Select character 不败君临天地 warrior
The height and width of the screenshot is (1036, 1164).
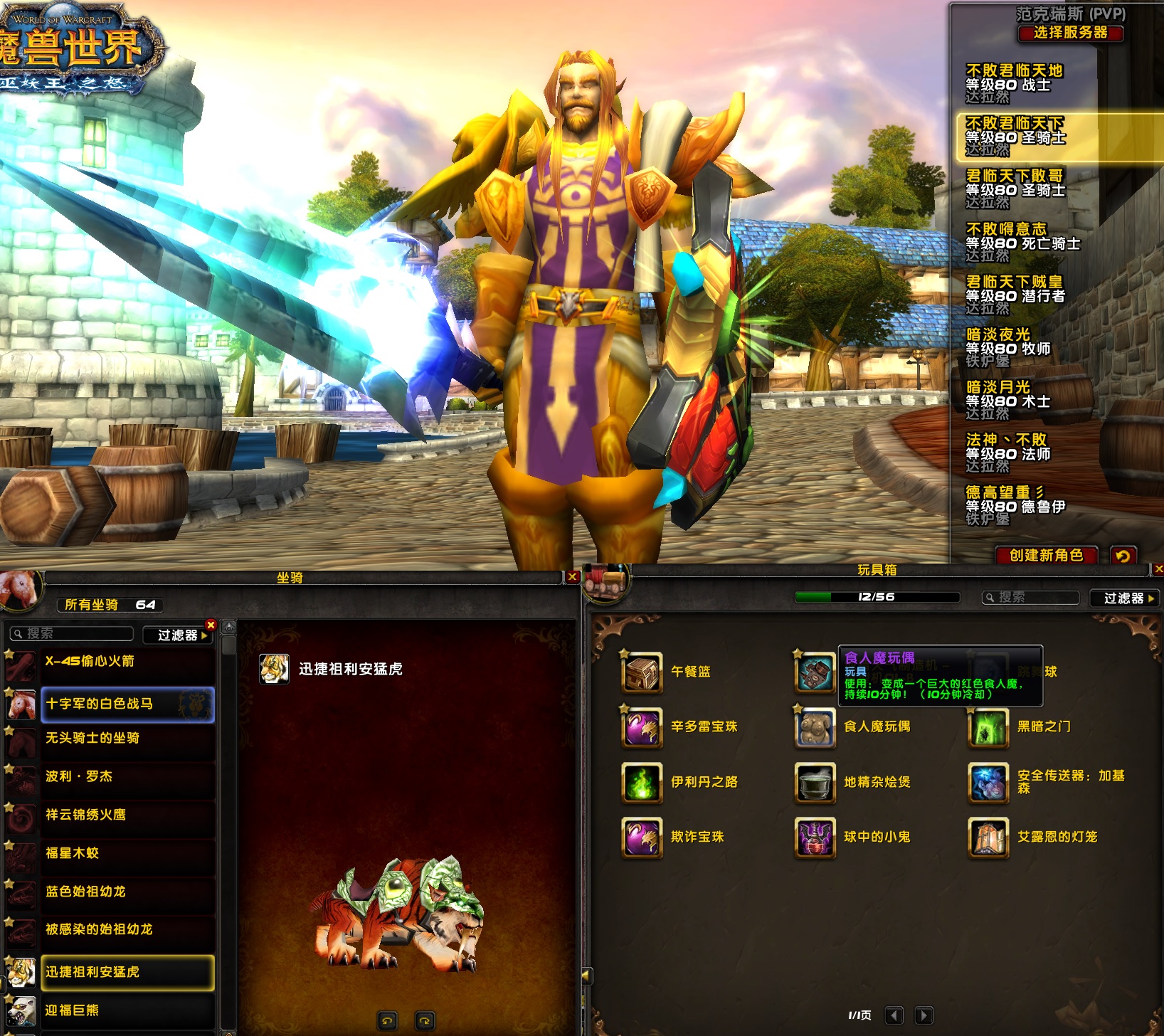click(x=1014, y=83)
